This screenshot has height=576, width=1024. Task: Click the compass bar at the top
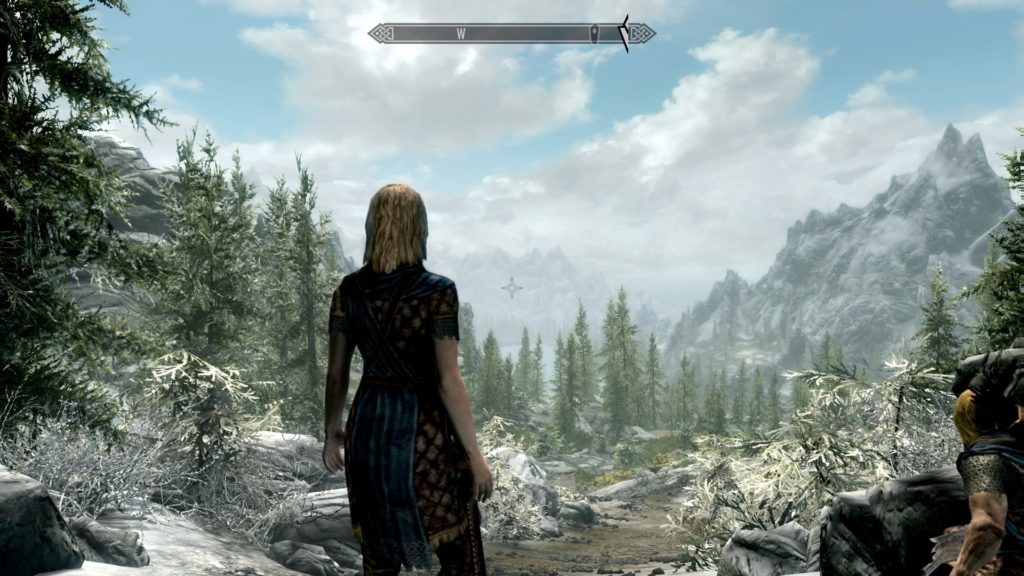pos(511,33)
